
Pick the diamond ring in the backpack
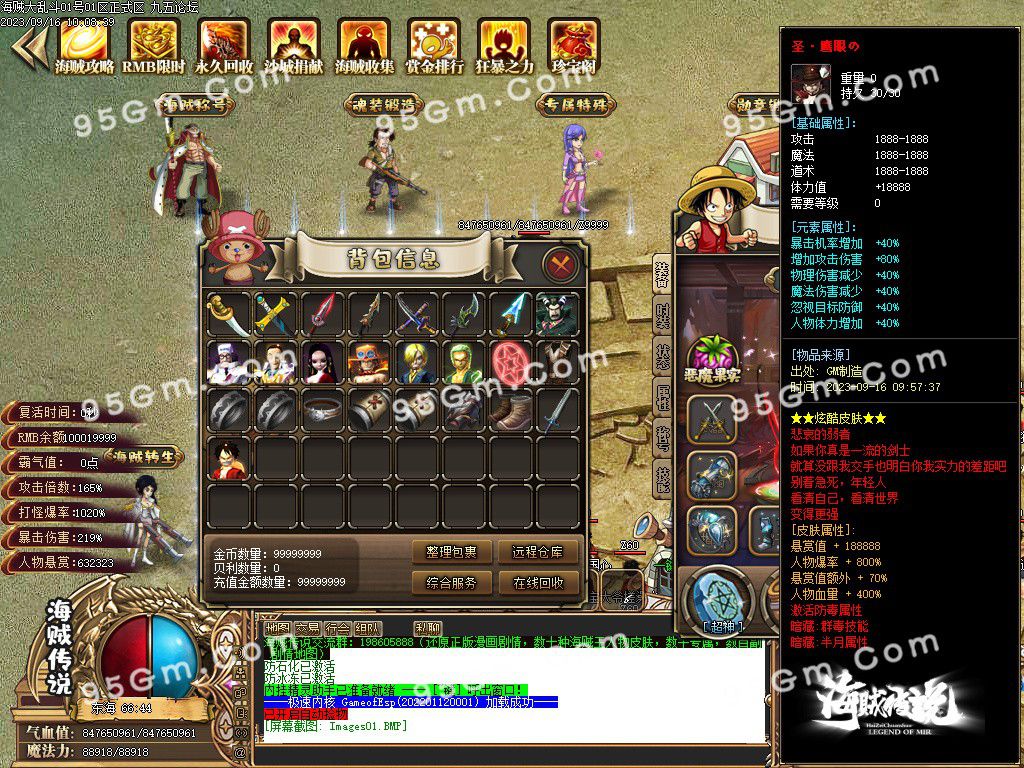coord(322,411)
